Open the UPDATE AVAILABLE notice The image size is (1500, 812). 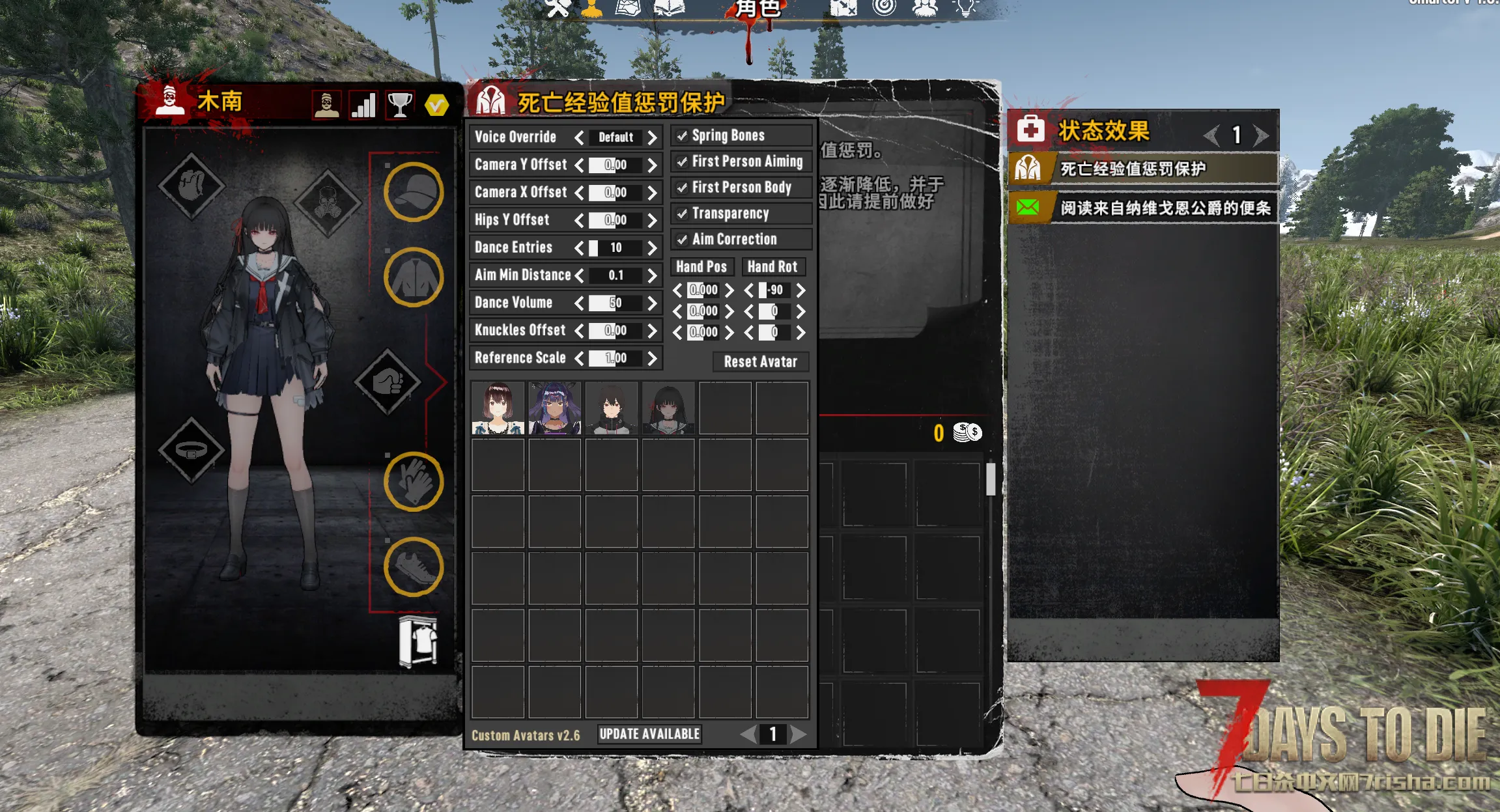pyautogui.click(x=649, y=735)
